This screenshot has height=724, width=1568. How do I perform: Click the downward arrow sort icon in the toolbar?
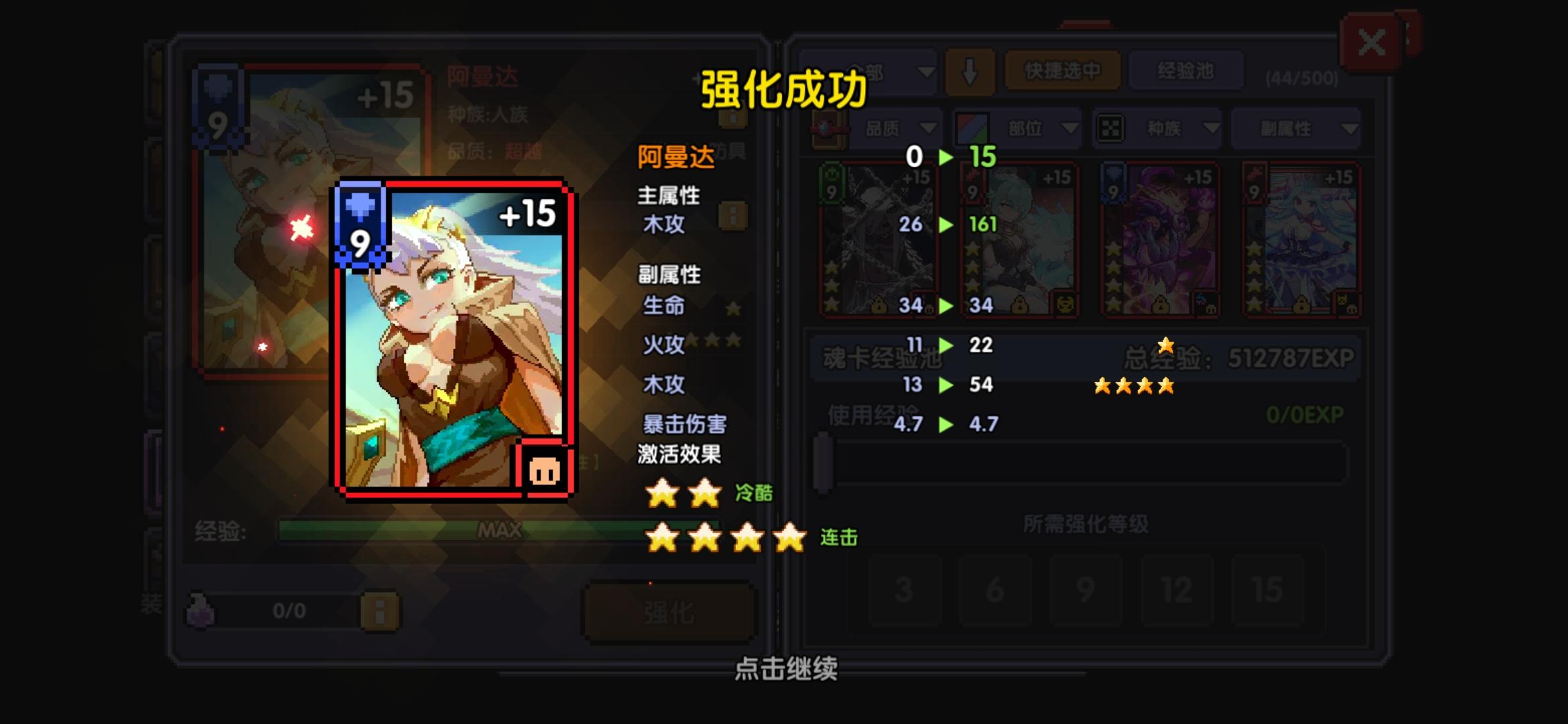click(x=970, y=72)
